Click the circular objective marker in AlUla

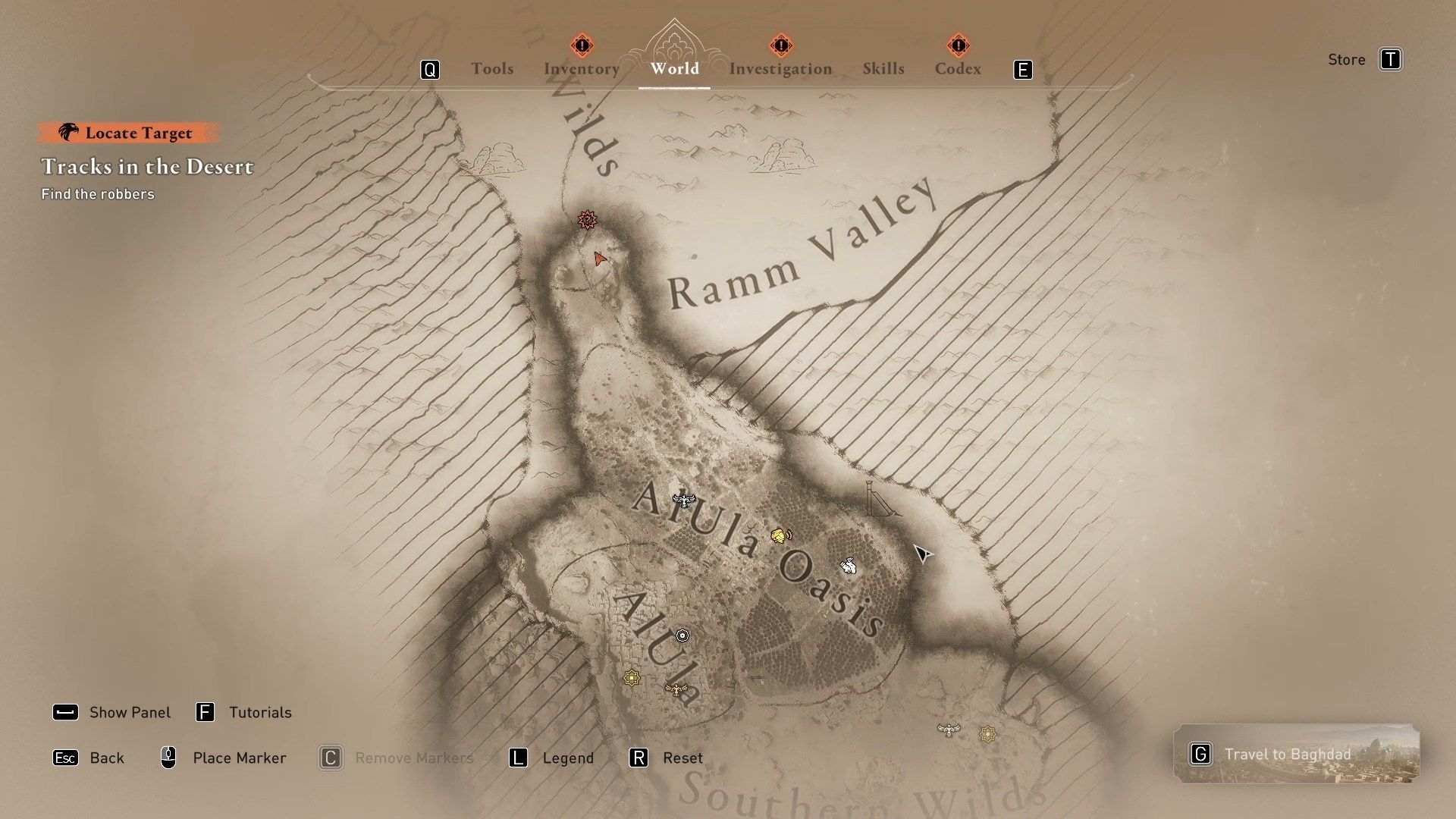(x=682, y=636)
